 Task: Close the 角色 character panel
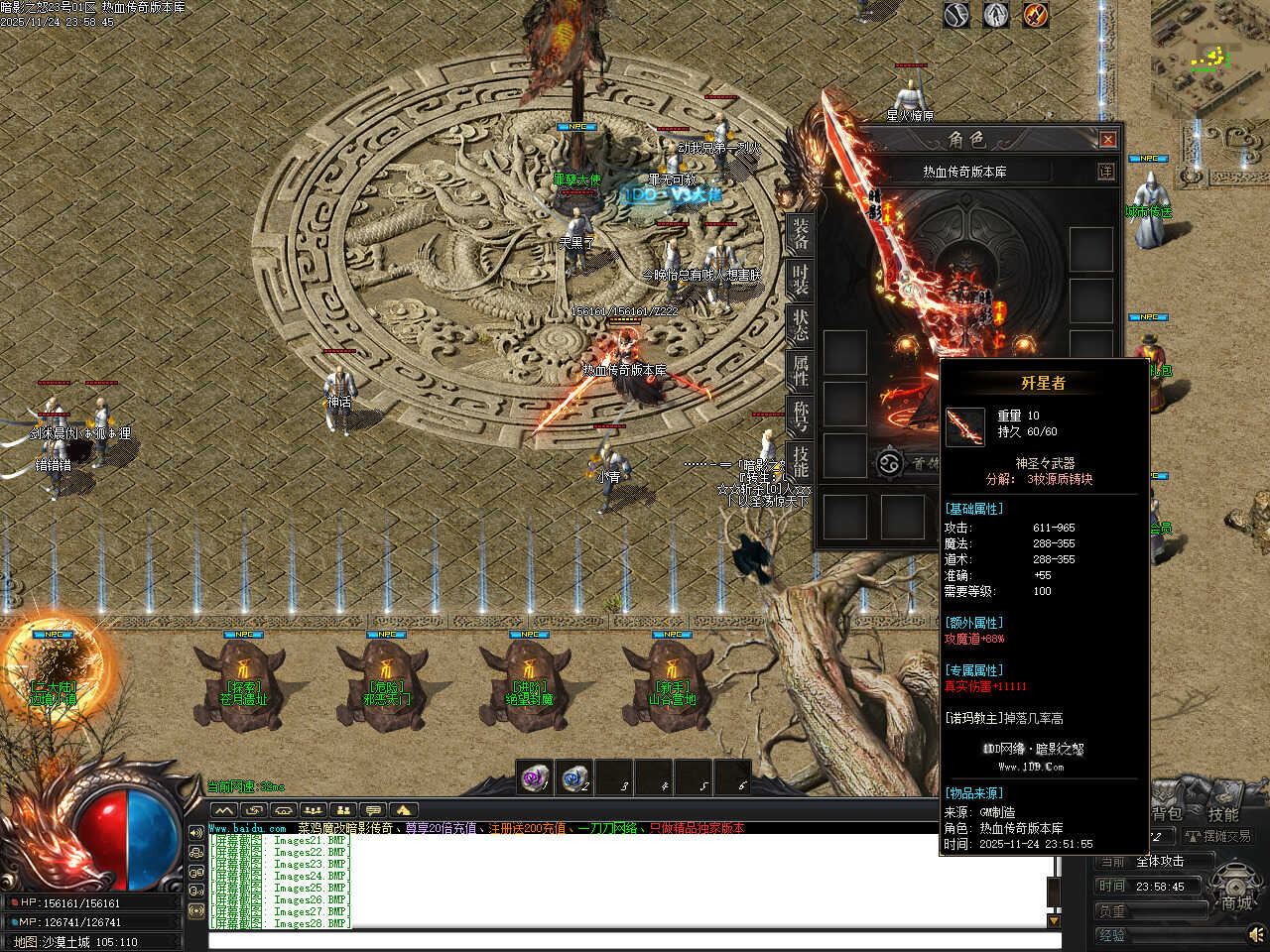point(1108,140)
